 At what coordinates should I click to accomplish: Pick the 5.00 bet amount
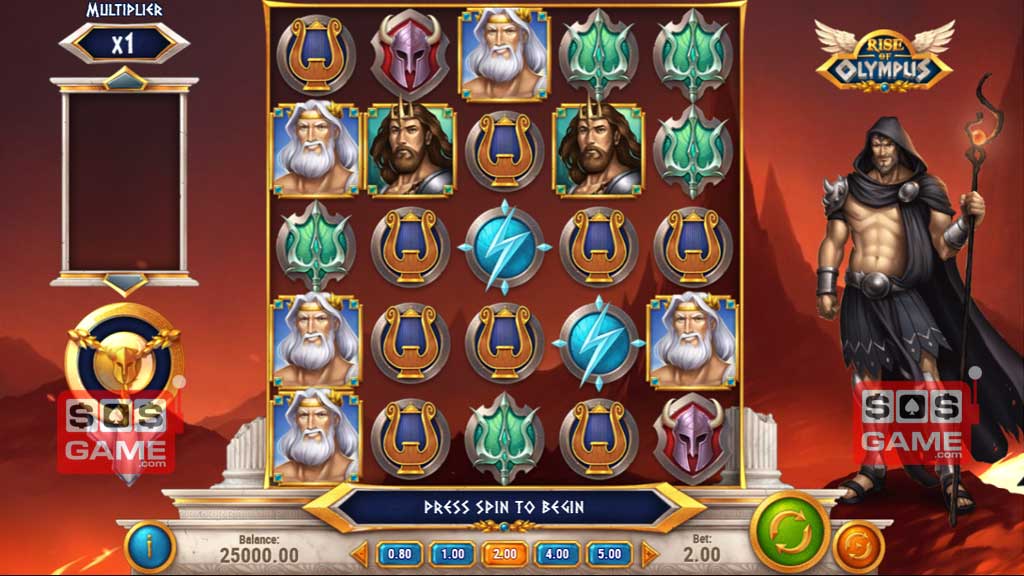point(609,553)
